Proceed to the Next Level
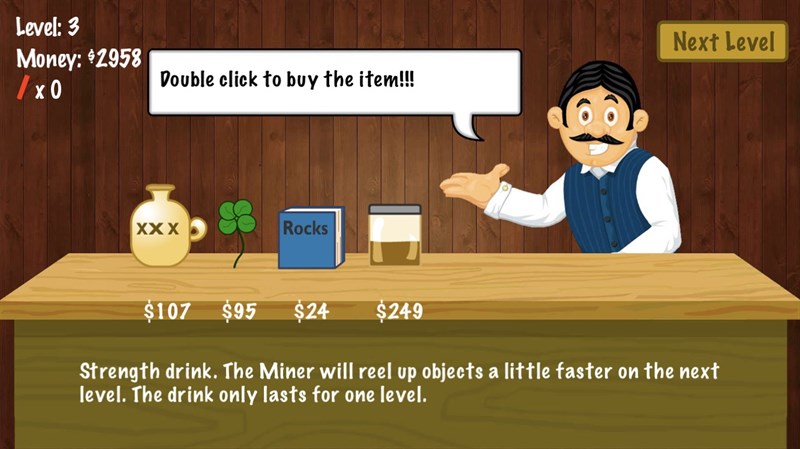Screen dimensions: 800x449 [x=722, y=42]
